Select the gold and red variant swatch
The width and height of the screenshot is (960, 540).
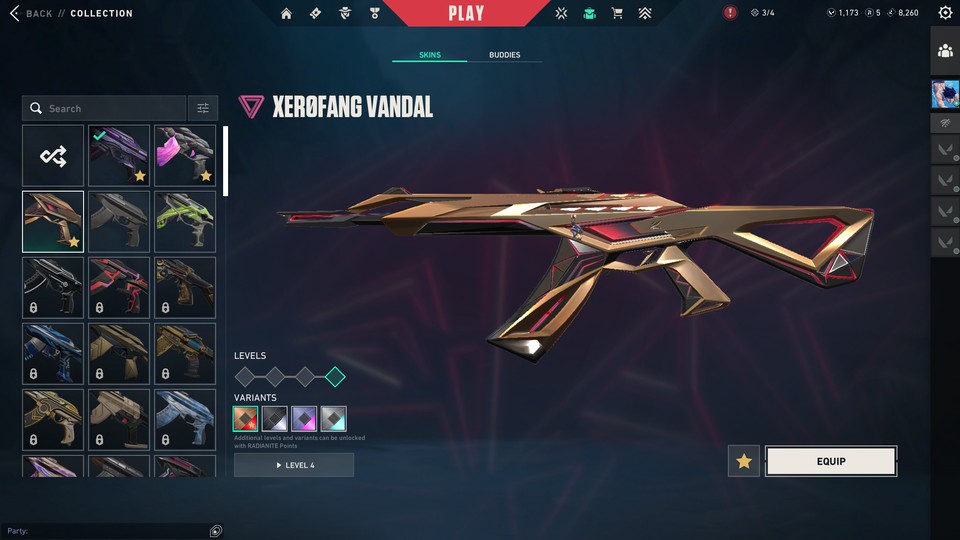click(246, 419)
